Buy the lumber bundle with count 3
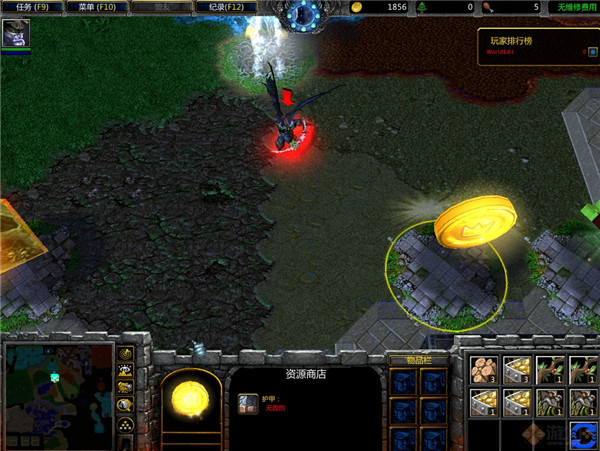 483,368
